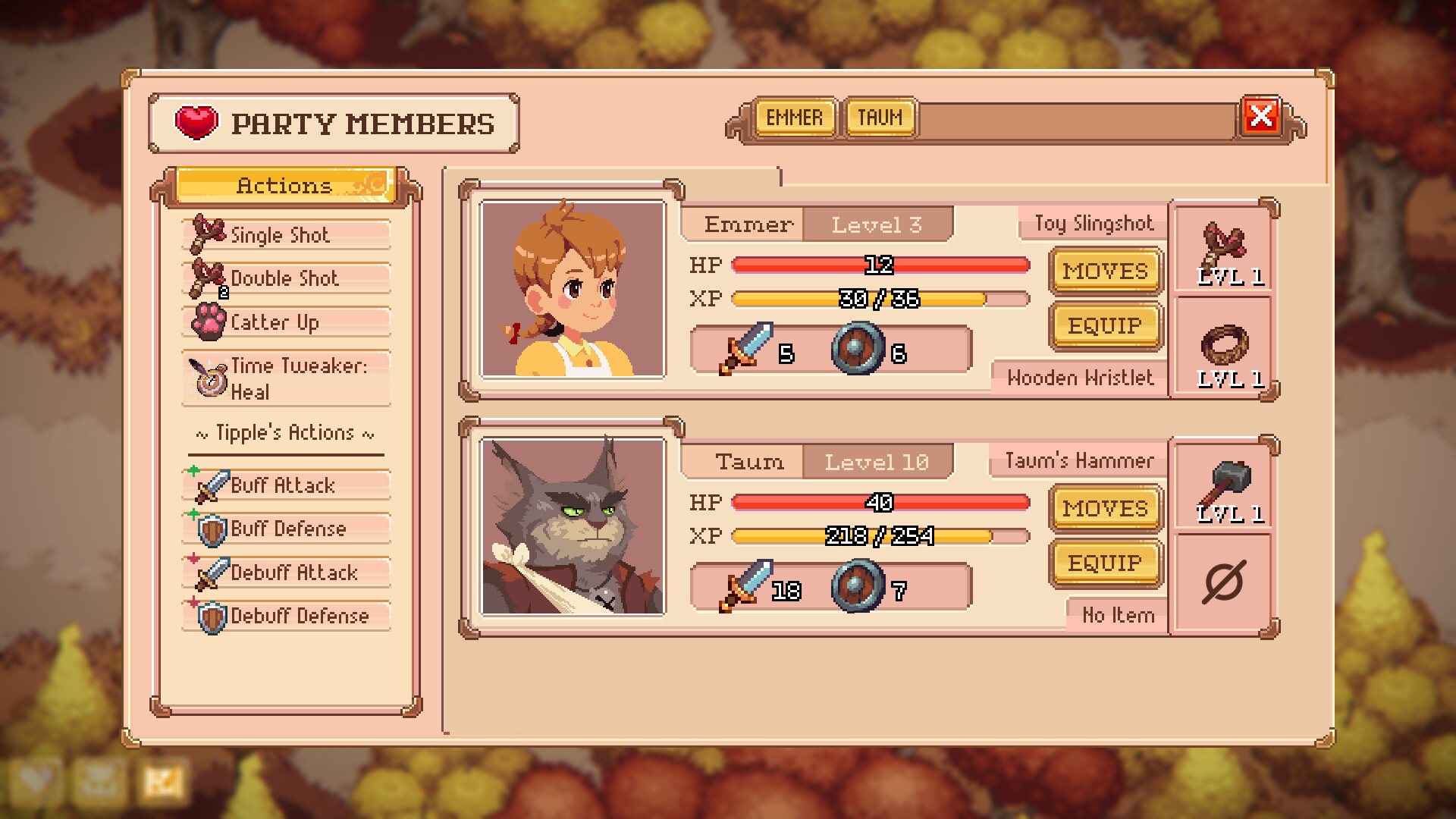Choose Tipple's Buff Attack action
1456x819 pixels.
point(286,485)
